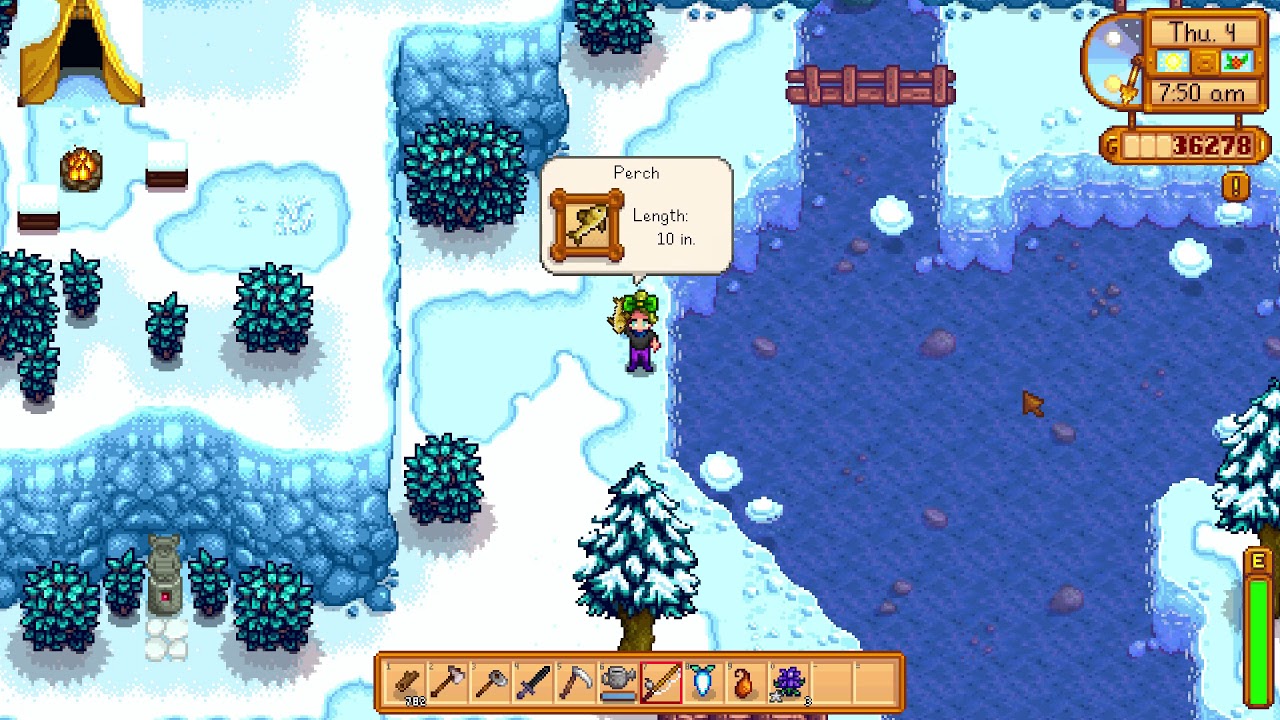This screenshot has height=720, width=1280.
Task: Select the empty eleventh hotbar slot
Action: [832, 683]
